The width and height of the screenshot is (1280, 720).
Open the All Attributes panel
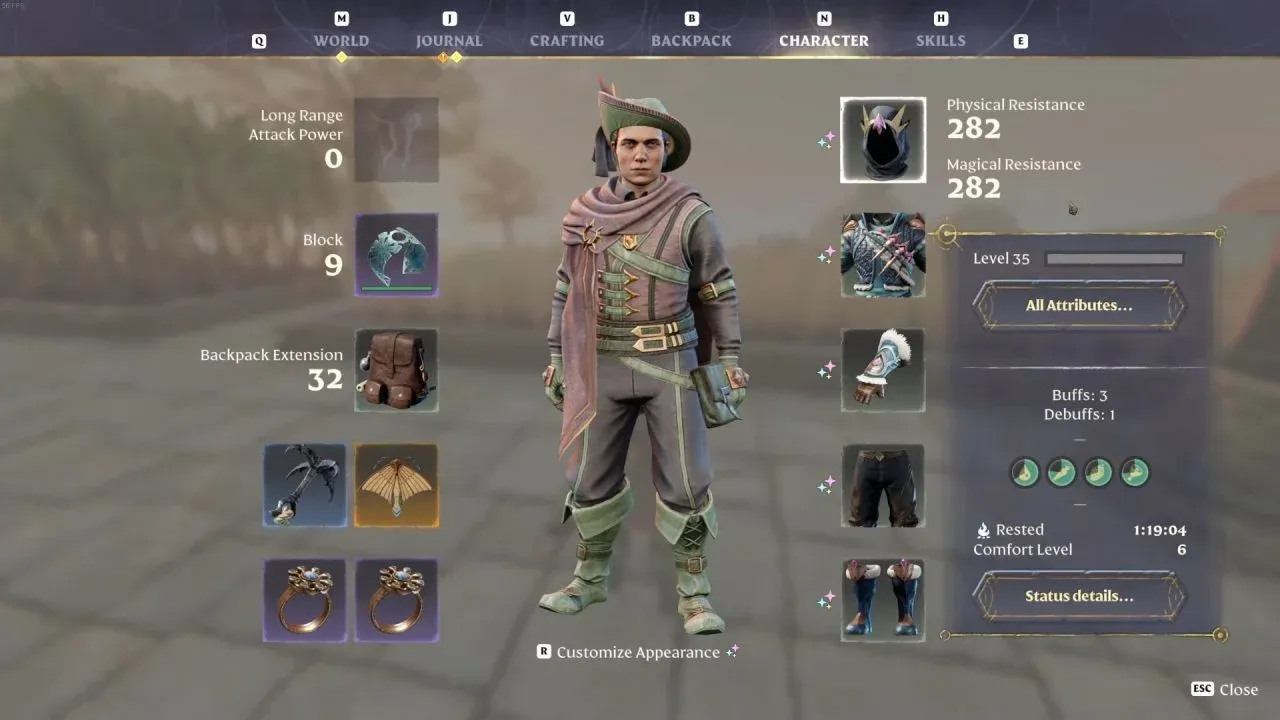pos(1079,305)
